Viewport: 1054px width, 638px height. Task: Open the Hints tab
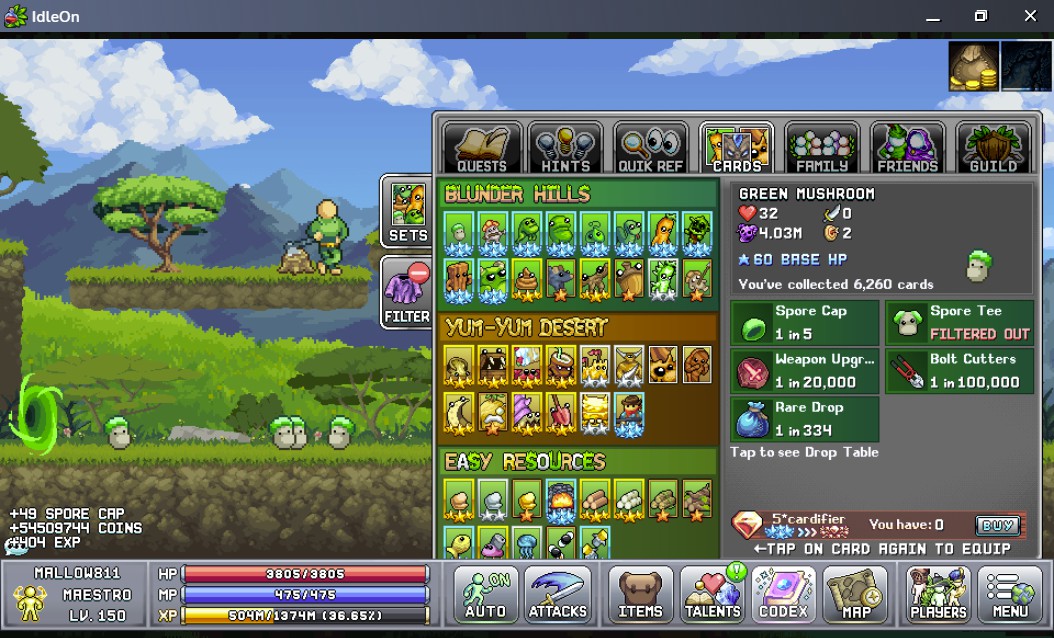tap(565, 149)
